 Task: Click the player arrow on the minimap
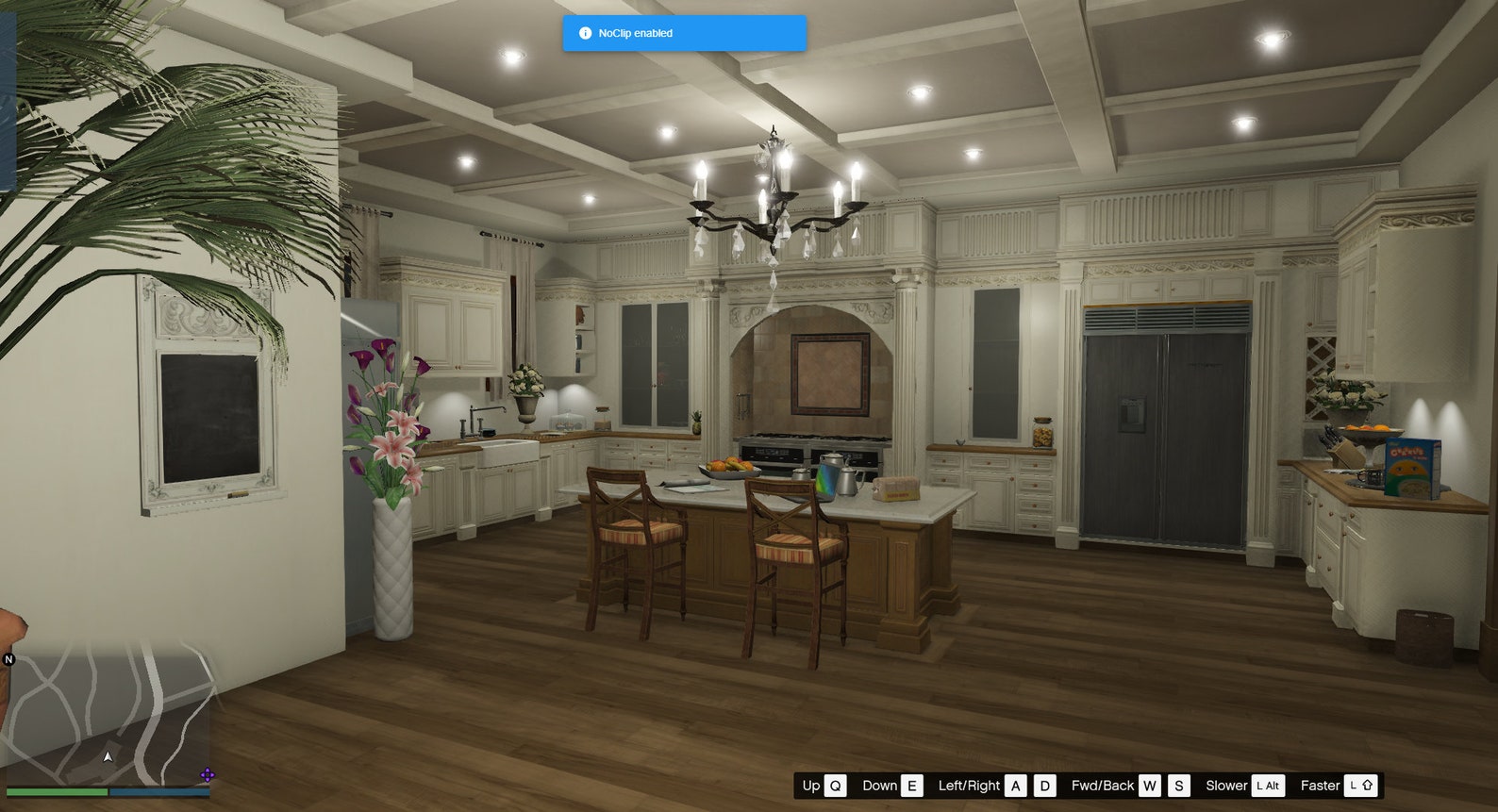coord(108,756)
